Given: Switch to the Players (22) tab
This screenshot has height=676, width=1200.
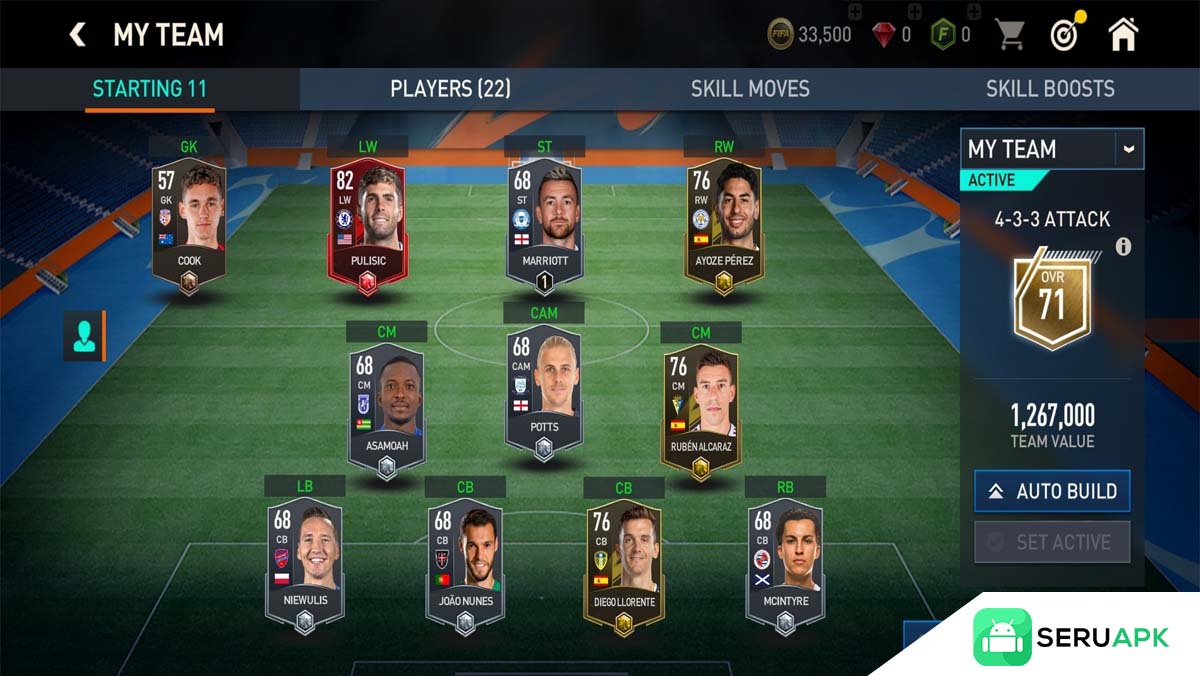Looking at the screenshot, I should tap(450, 88).
